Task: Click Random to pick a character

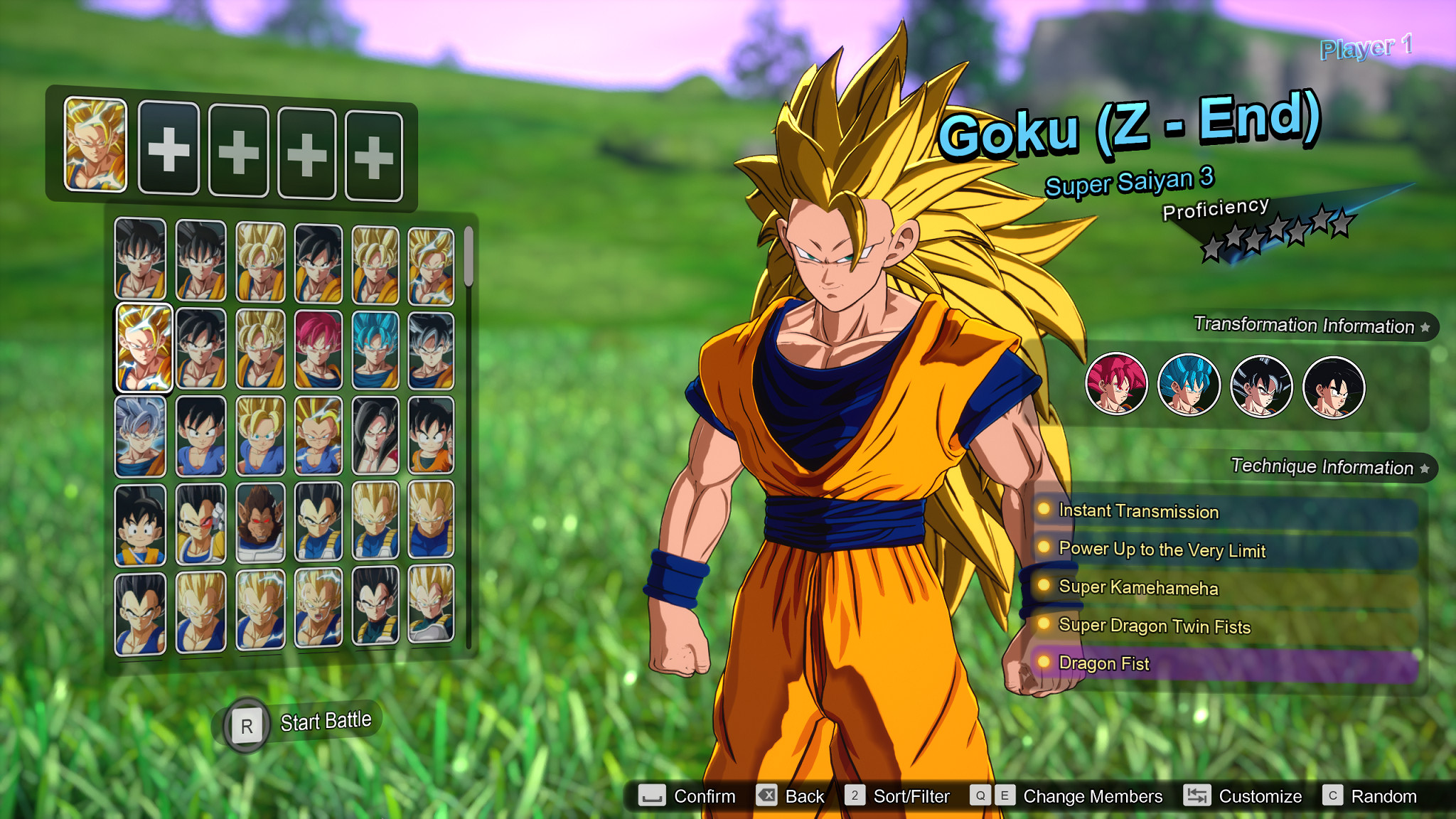Action: tap(1384, 796)
